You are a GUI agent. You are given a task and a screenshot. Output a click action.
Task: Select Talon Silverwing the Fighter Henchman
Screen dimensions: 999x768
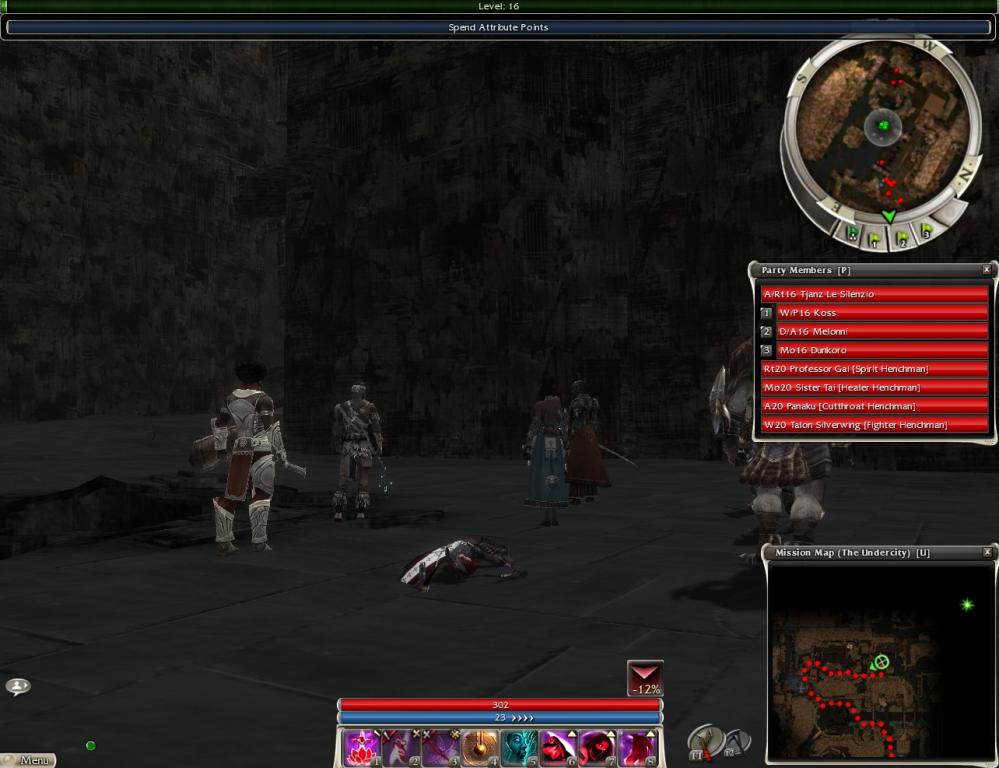click(875, 425)
